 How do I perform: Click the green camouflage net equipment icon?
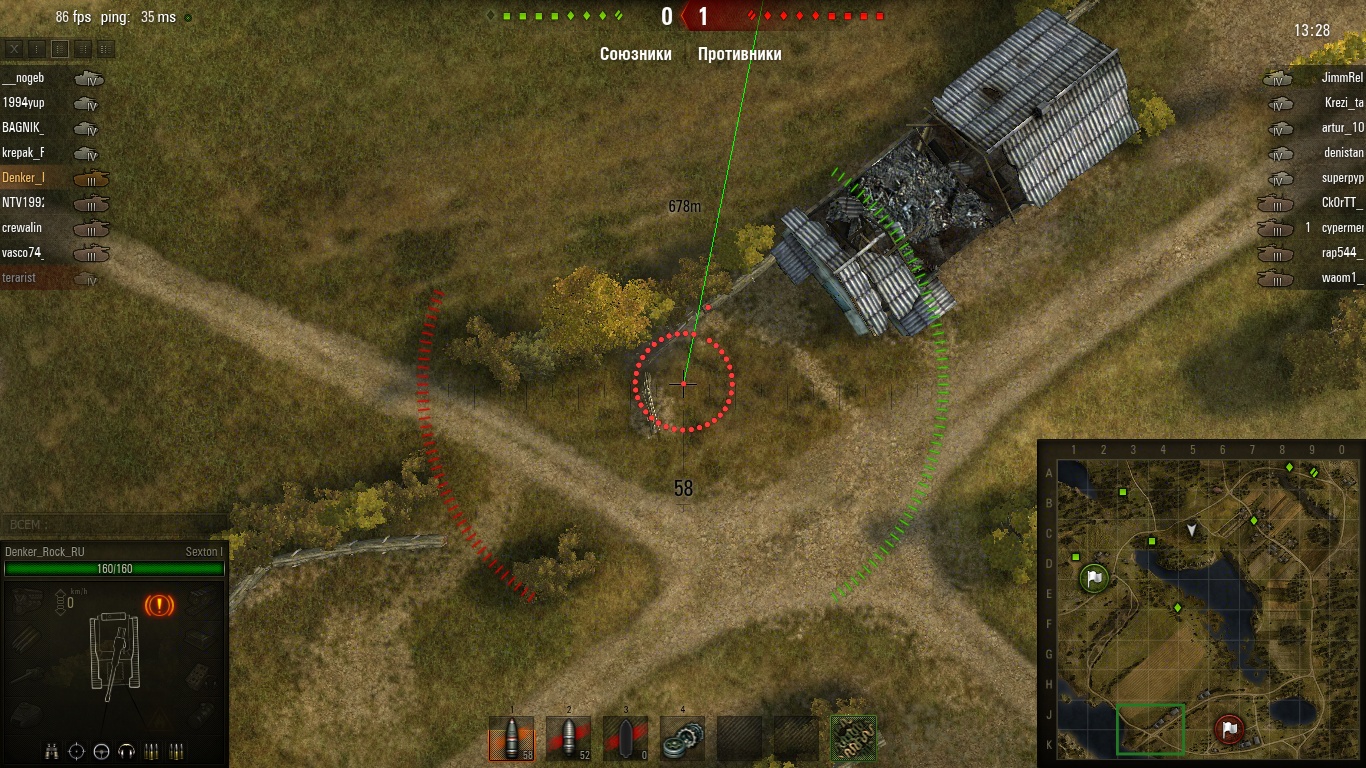point(854,739)
